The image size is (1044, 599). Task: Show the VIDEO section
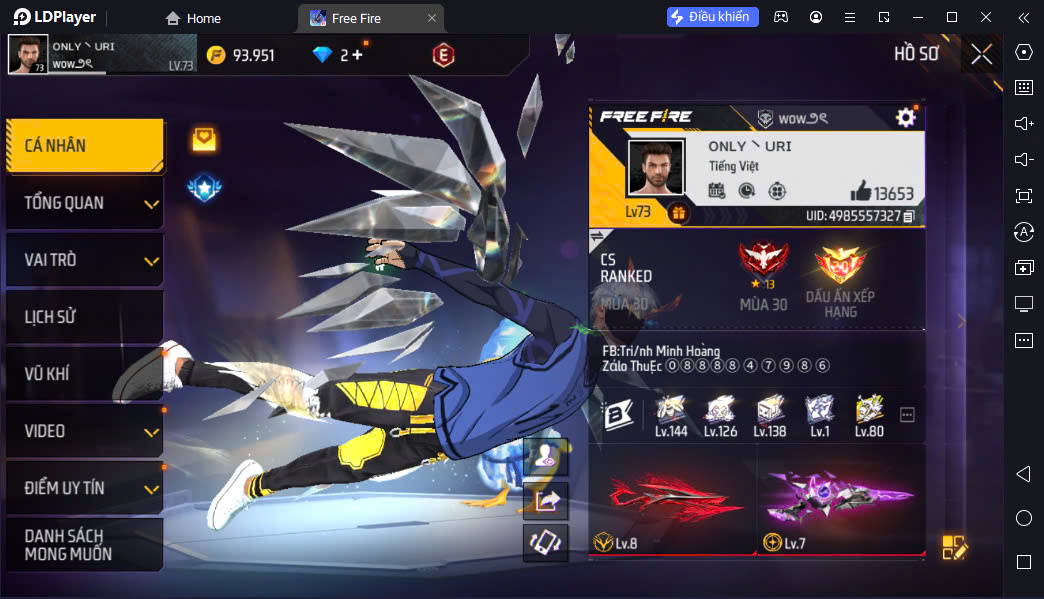pos(84,431)
